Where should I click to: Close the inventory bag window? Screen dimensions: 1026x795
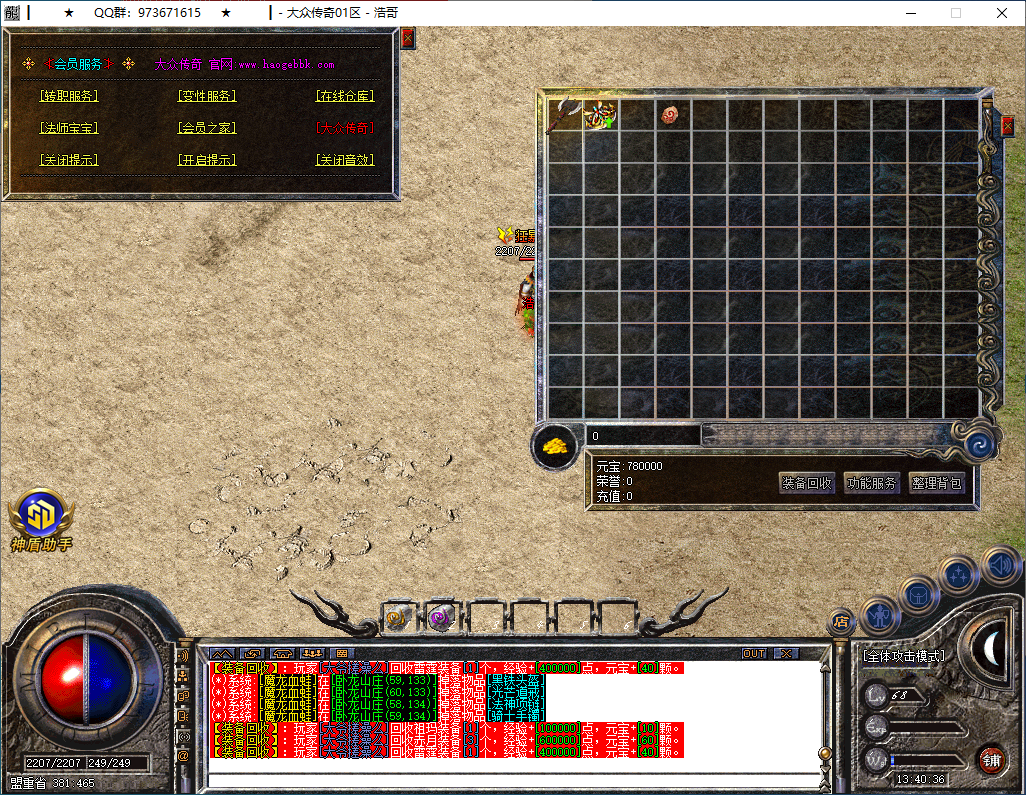click(x=1007, y=126)
